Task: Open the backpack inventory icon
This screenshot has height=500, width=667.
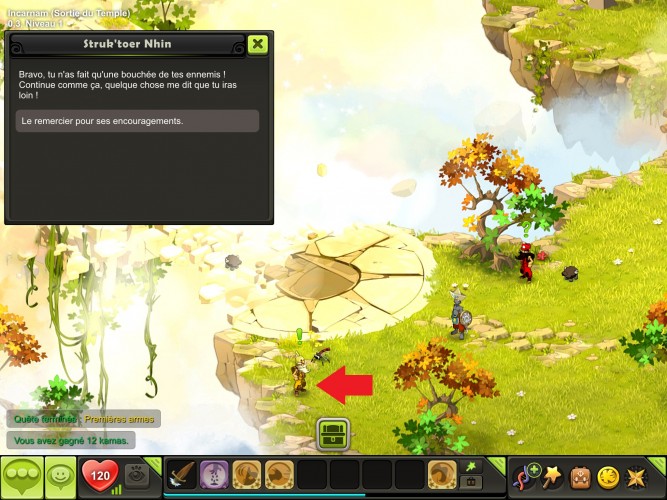Action: click(580, 476)
